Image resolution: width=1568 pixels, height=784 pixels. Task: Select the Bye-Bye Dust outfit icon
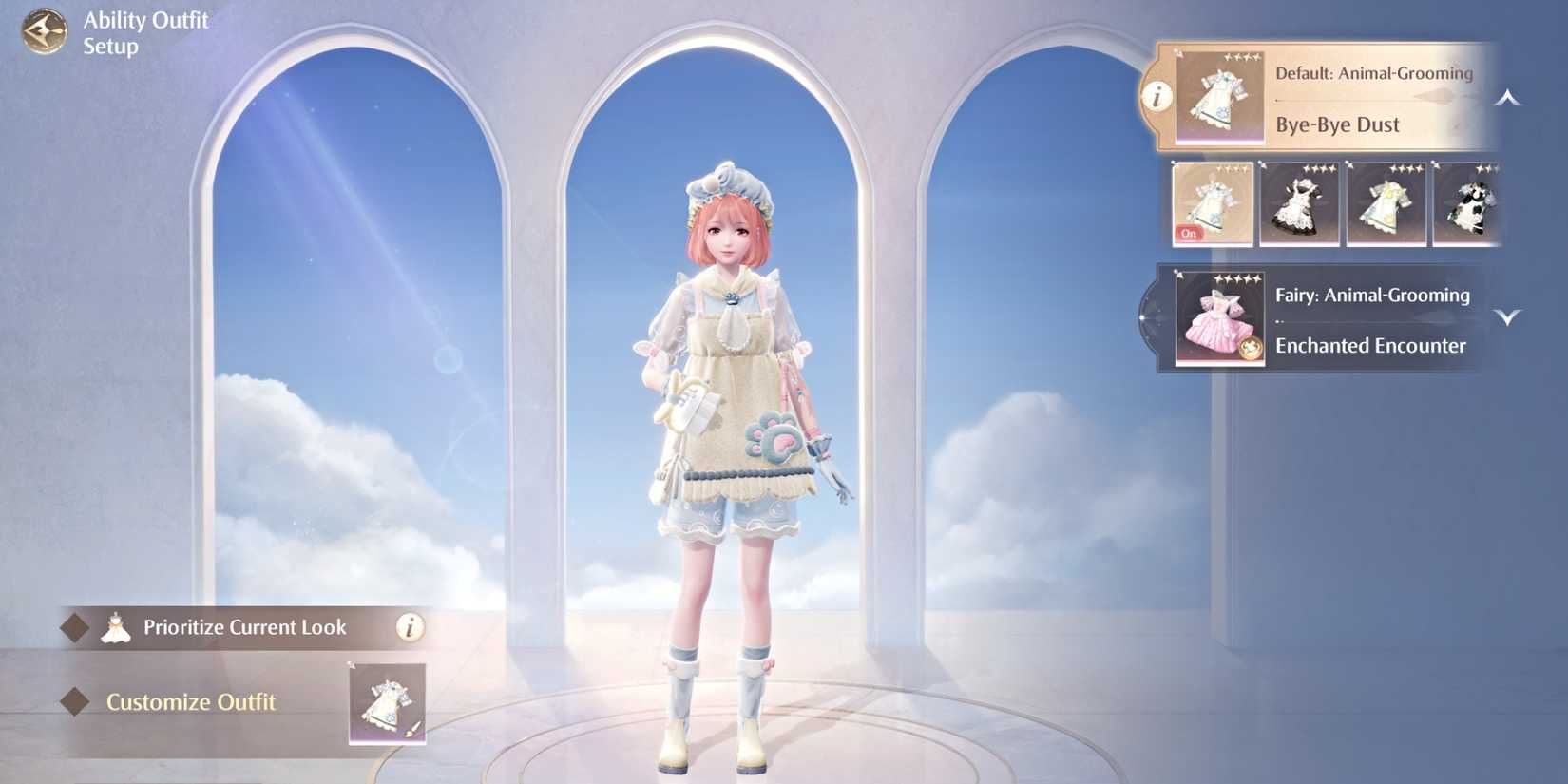pos(1211,202)
